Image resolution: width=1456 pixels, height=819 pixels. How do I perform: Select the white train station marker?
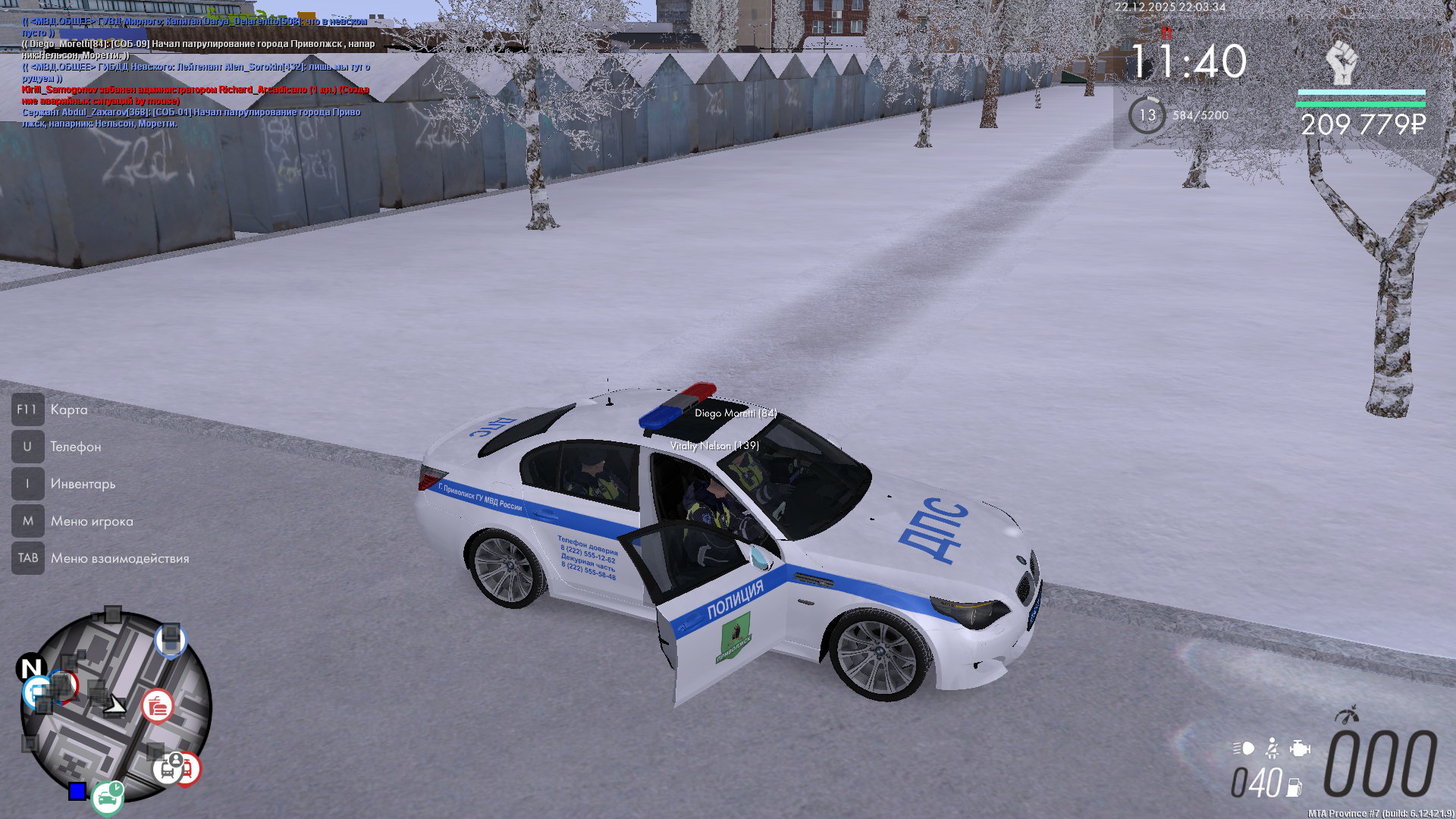(x=167, y=769)
